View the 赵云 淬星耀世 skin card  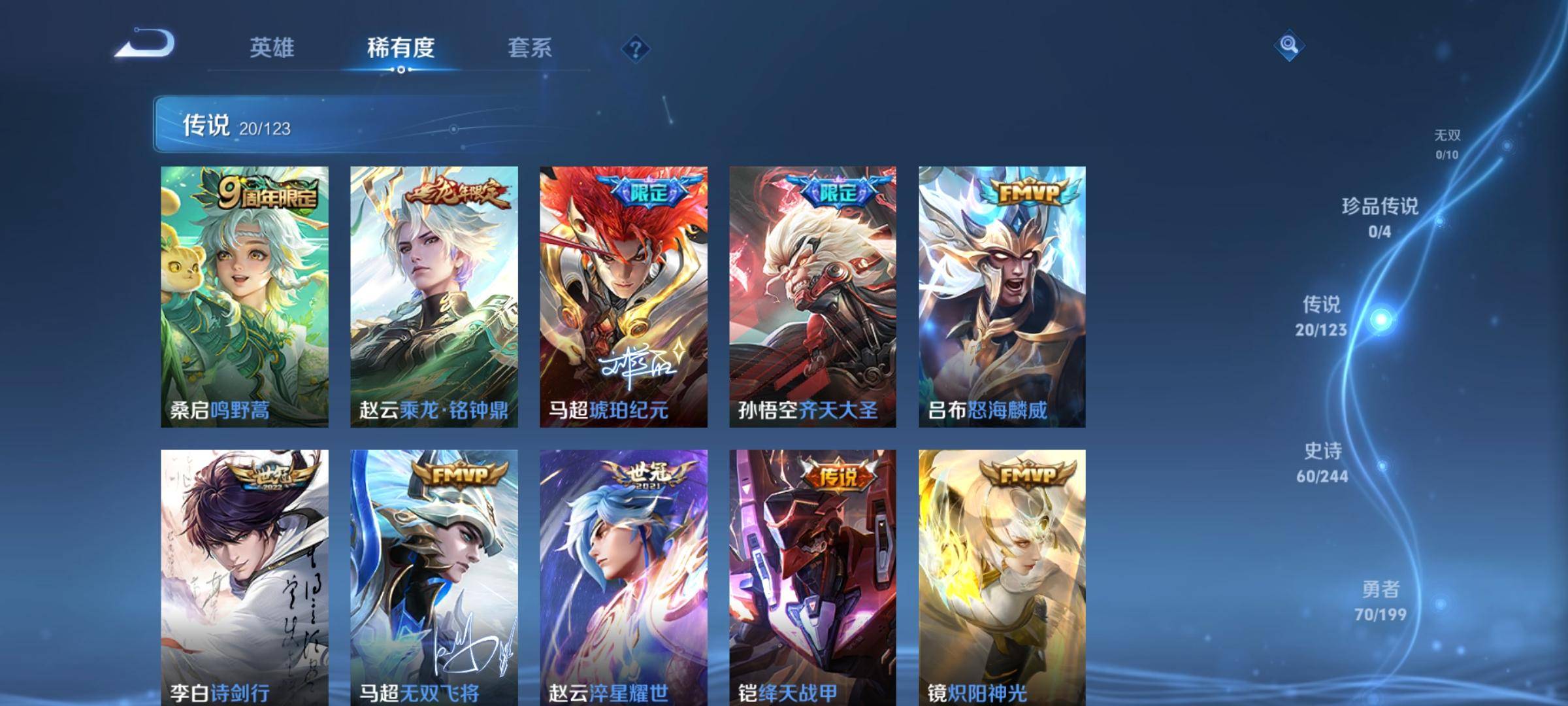623,577
